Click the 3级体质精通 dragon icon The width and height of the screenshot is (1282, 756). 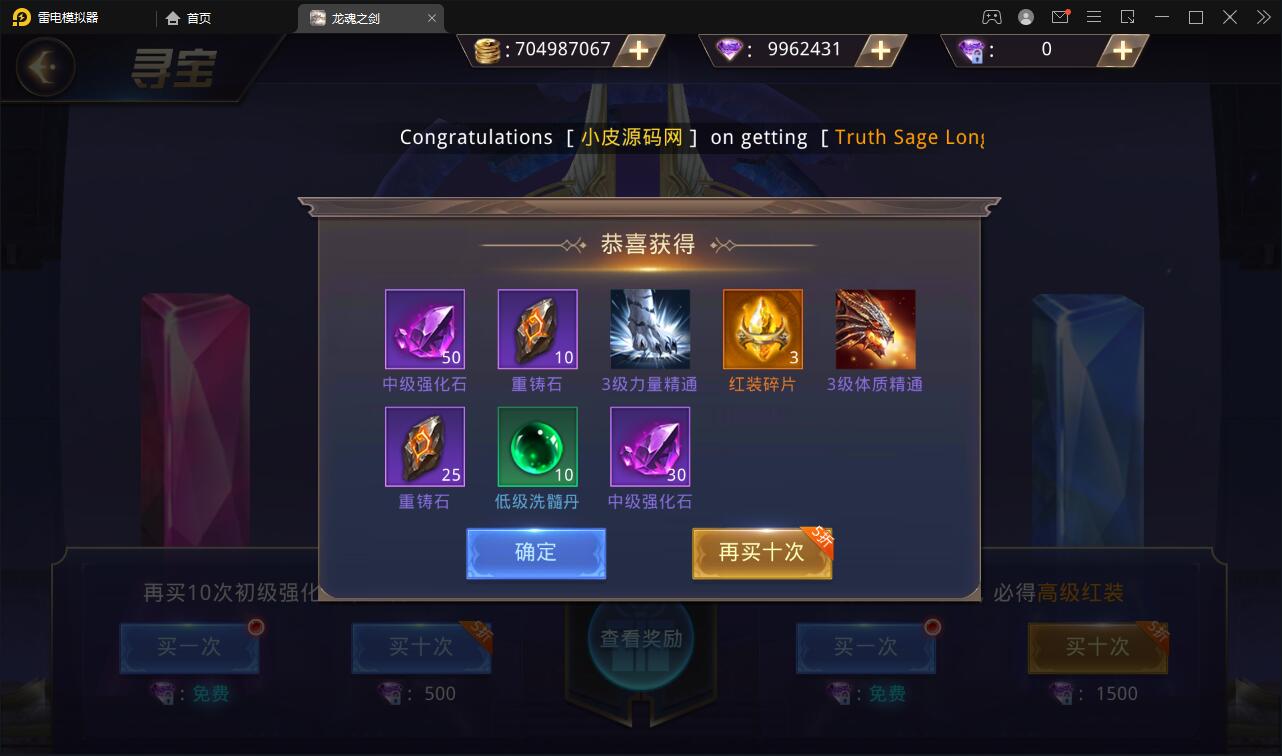875,329
